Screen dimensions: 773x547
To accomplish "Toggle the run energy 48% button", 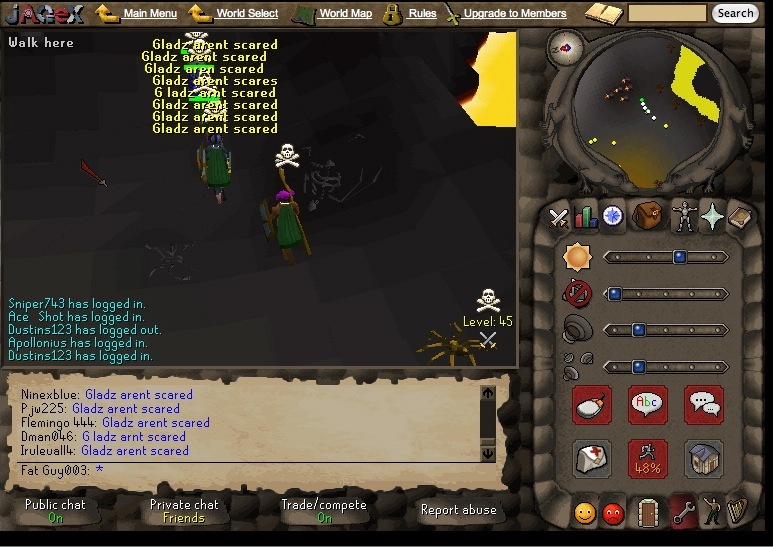I will coord(647,459).
